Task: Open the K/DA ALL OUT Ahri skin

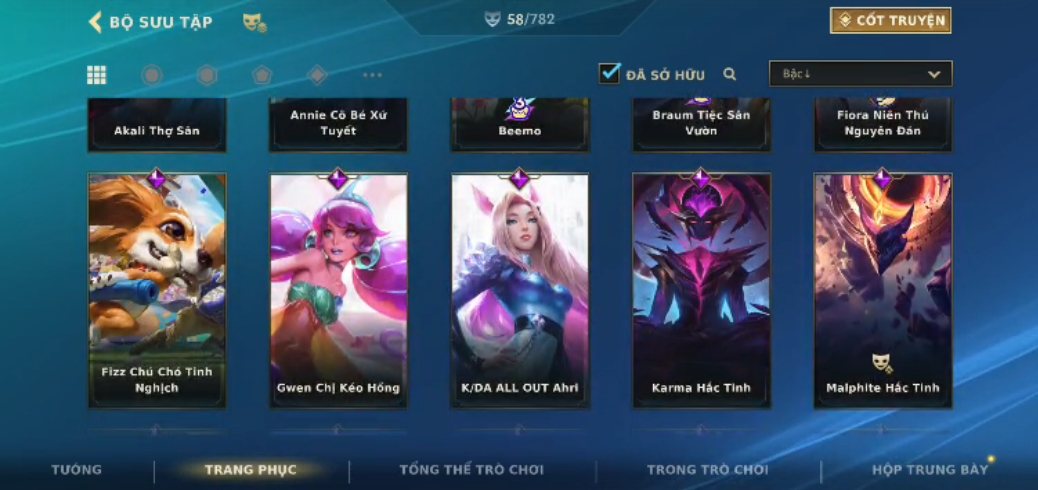Action: click(x=520, y=290)
